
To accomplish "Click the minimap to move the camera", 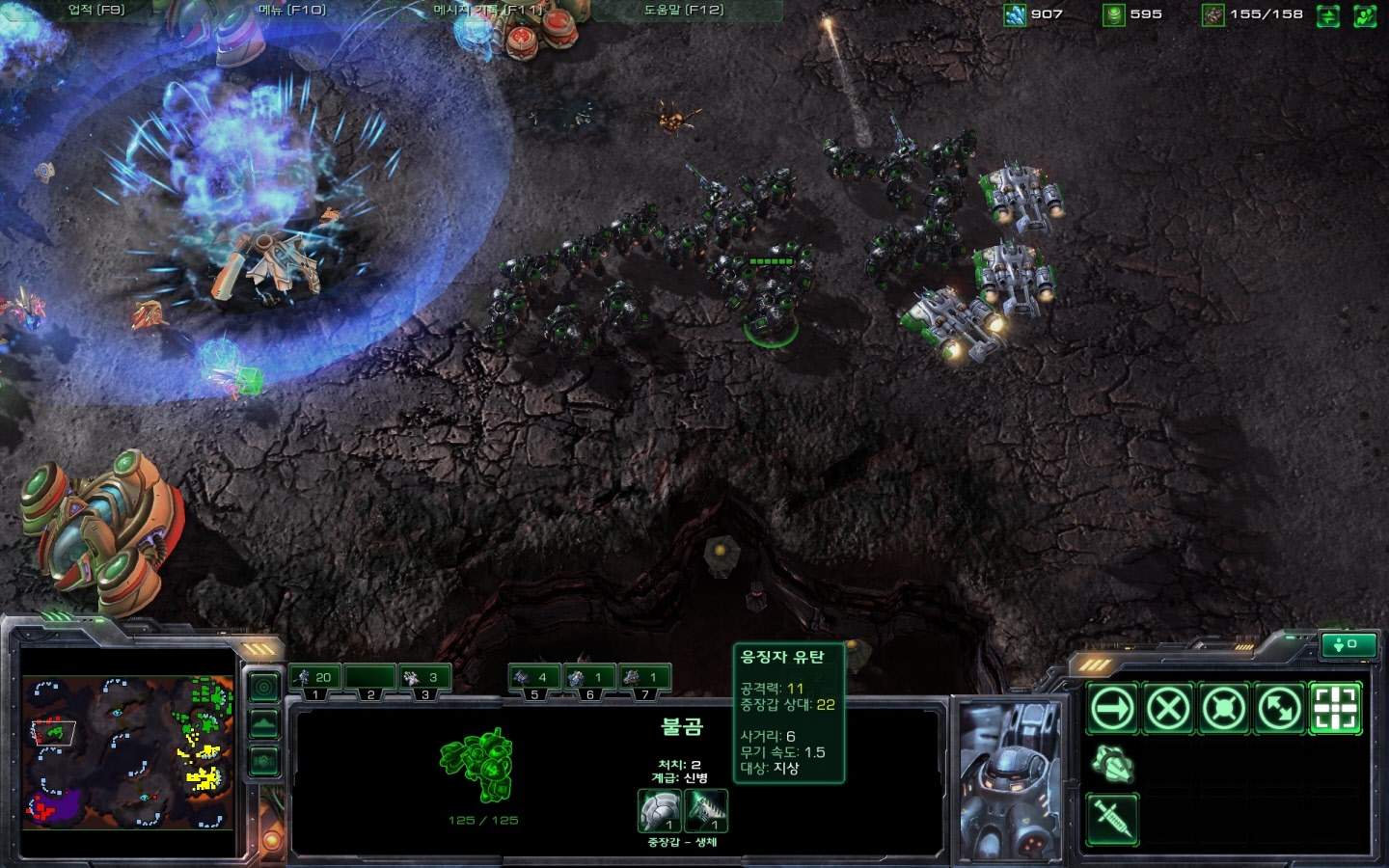I will pyautogui.click(x=127, y=752).
